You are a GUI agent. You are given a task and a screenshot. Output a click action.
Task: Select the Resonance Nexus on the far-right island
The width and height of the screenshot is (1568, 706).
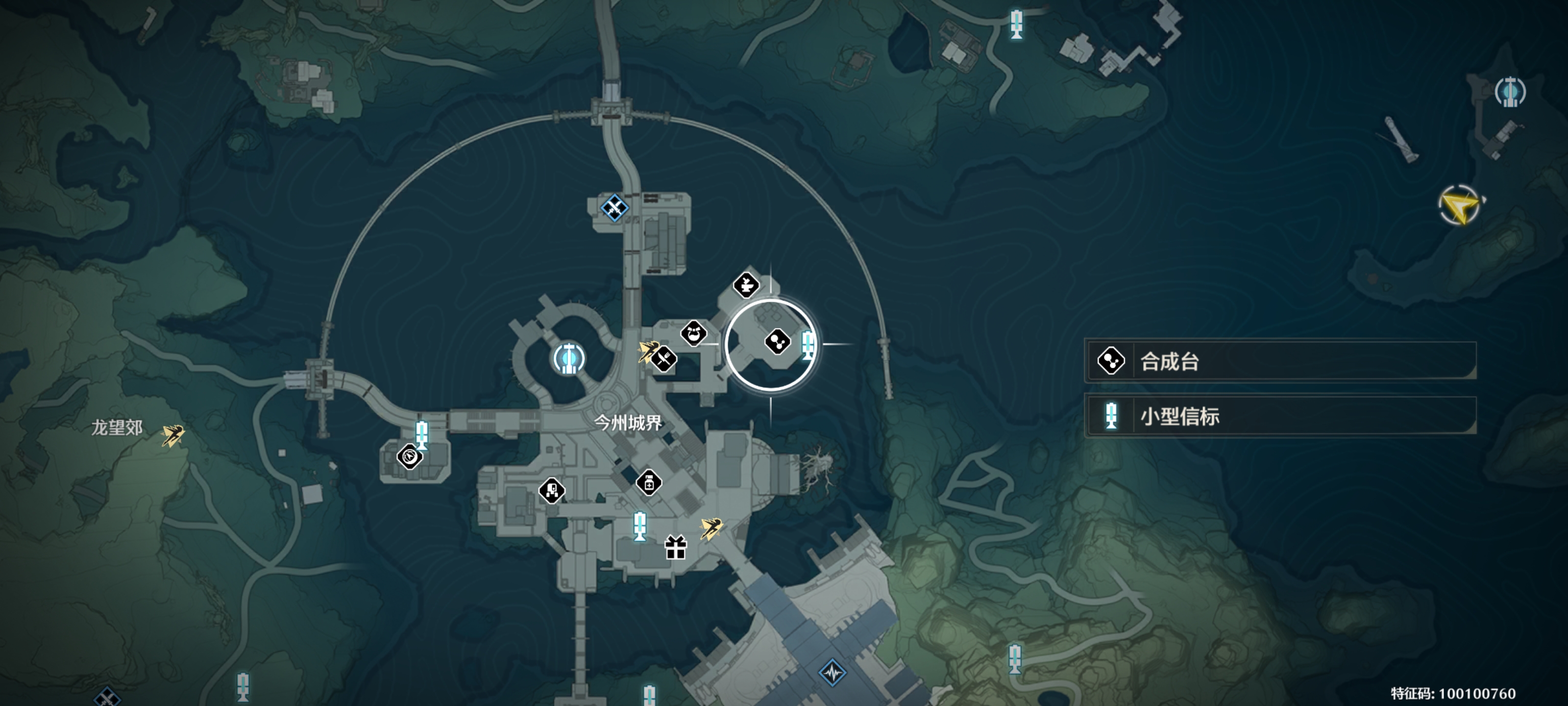click(1510, 93)
